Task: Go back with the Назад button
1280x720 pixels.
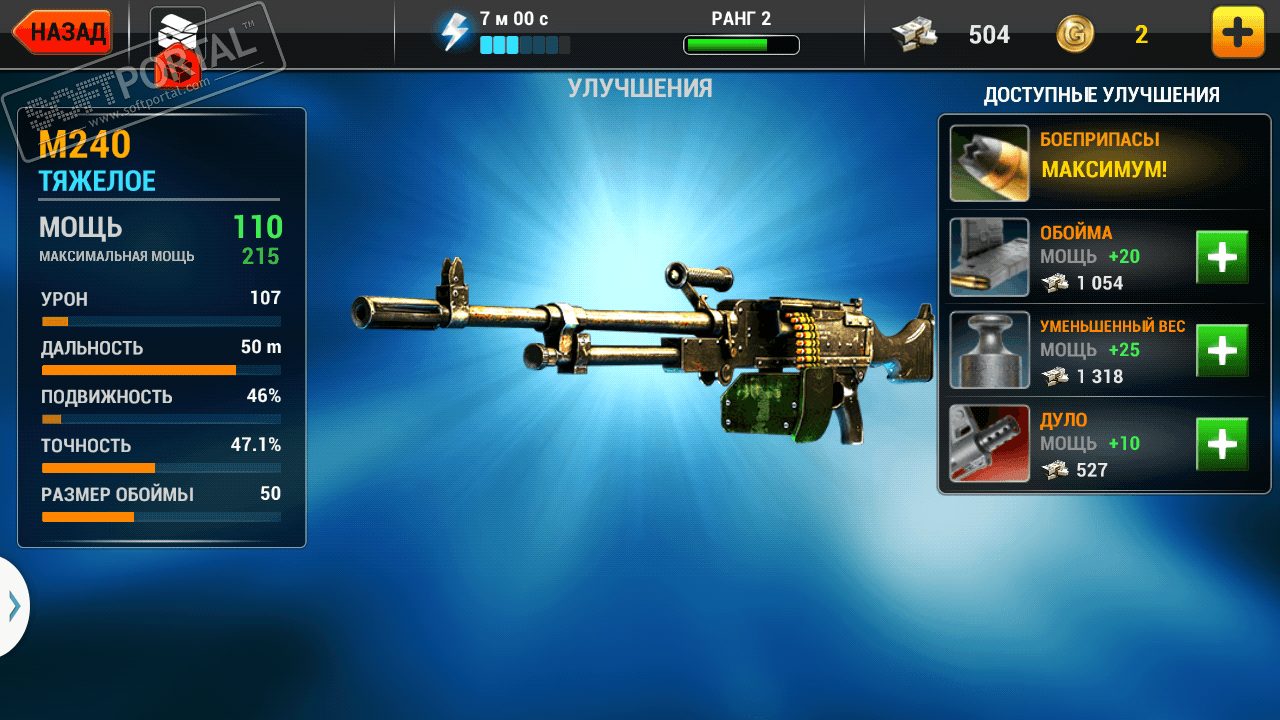Action: point(63,32)
